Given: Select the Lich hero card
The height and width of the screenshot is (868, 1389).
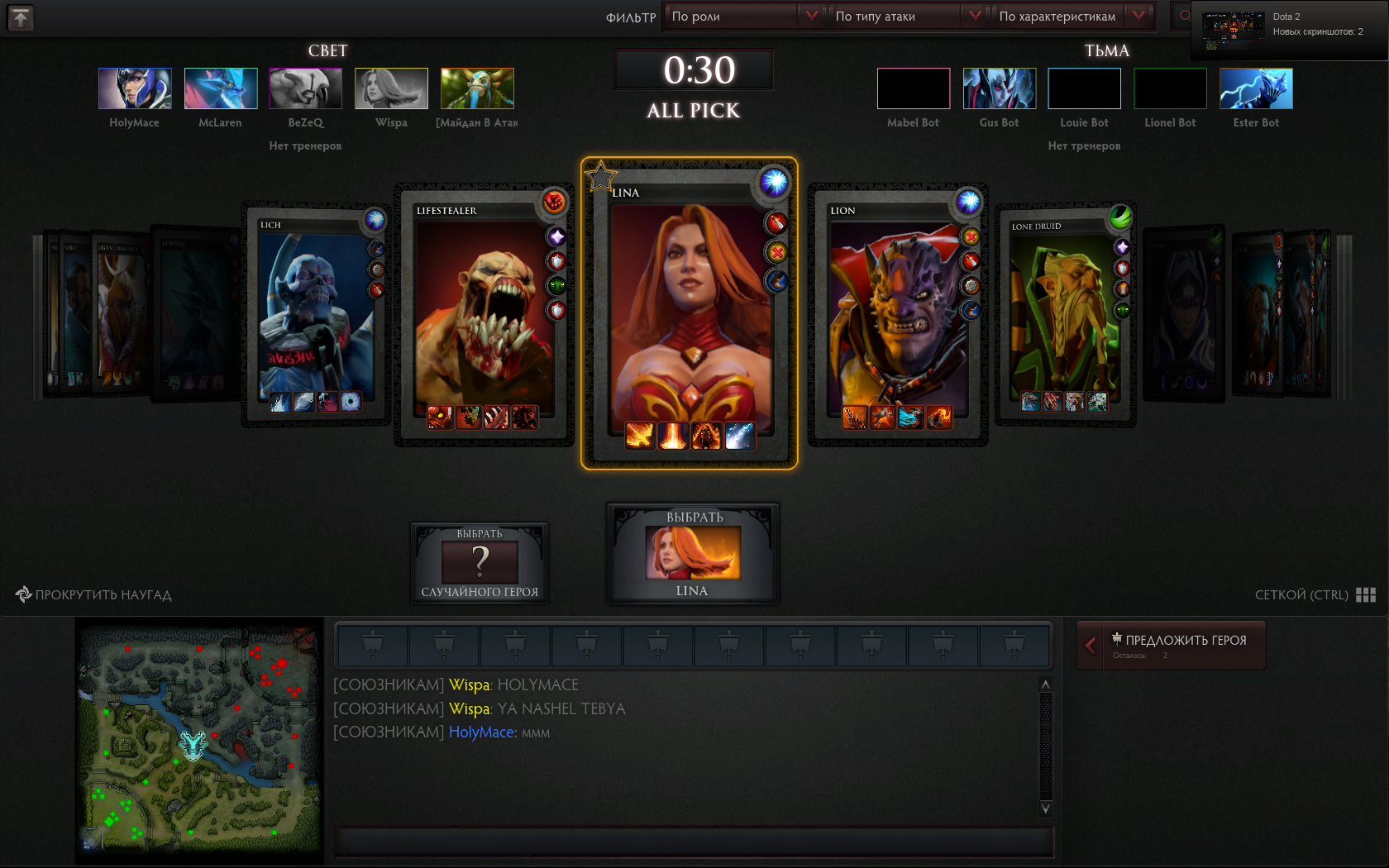Looking at the screenshot, I should click(316, 314).
